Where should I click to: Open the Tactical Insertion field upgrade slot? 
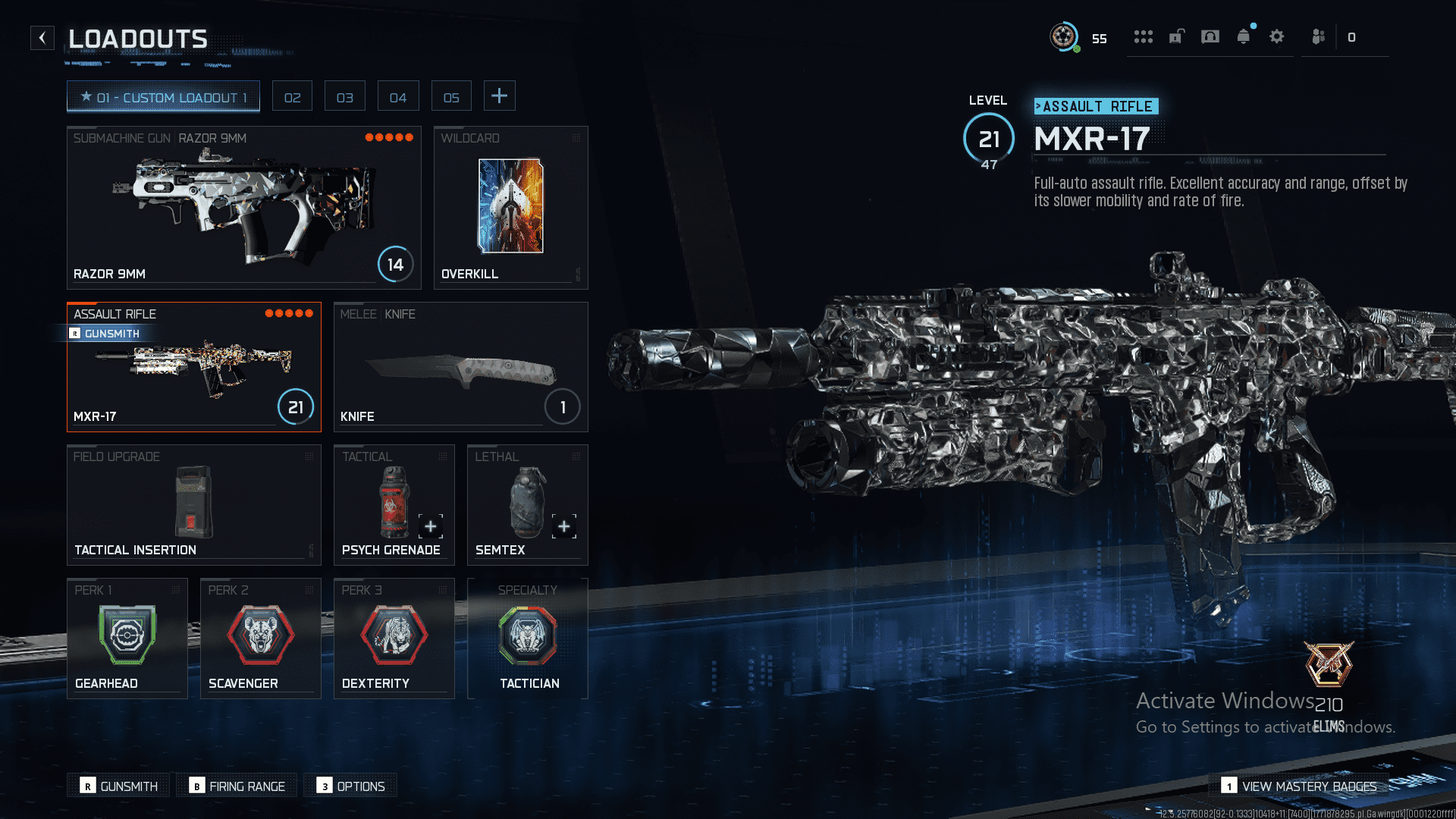point(193,505)
